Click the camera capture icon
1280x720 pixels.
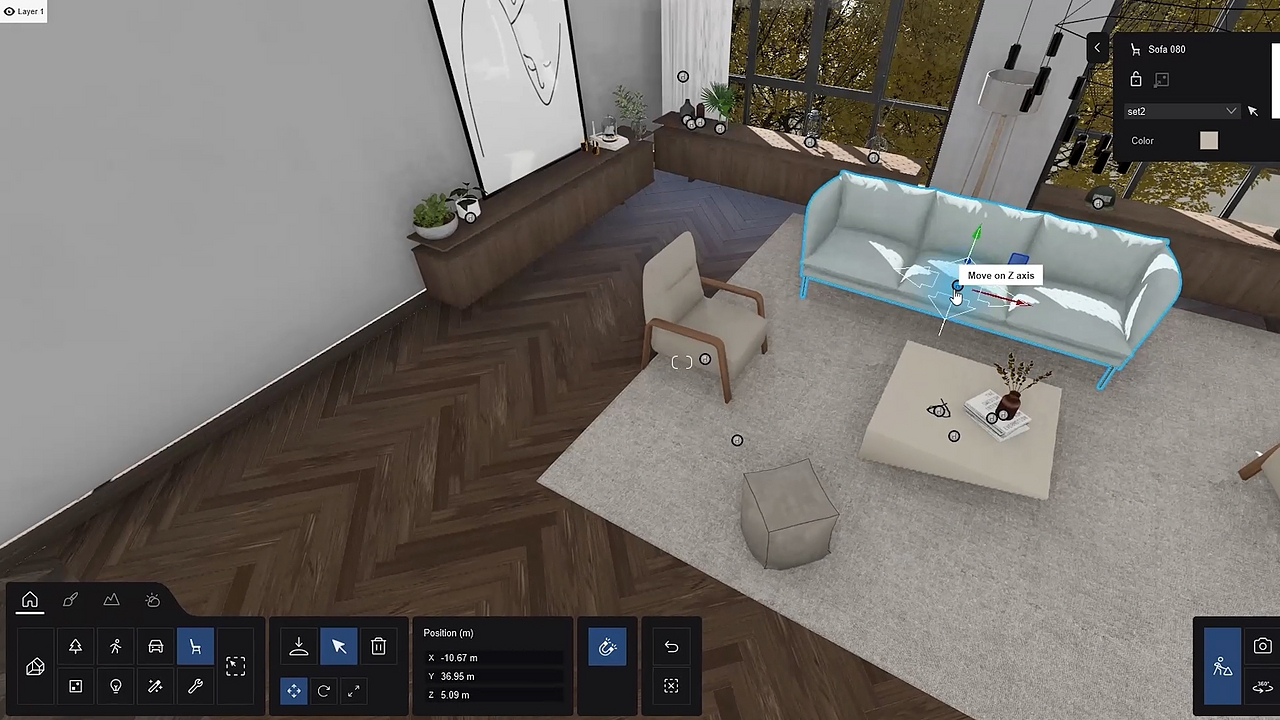pos(1262,647)
